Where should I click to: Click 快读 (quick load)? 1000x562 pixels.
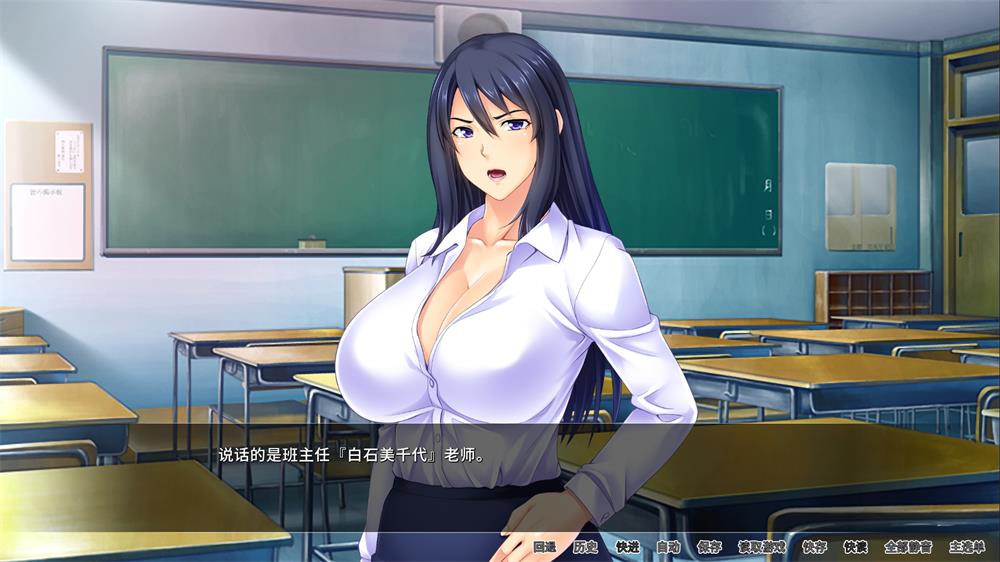pyautogui.click(x=855, y=547)
